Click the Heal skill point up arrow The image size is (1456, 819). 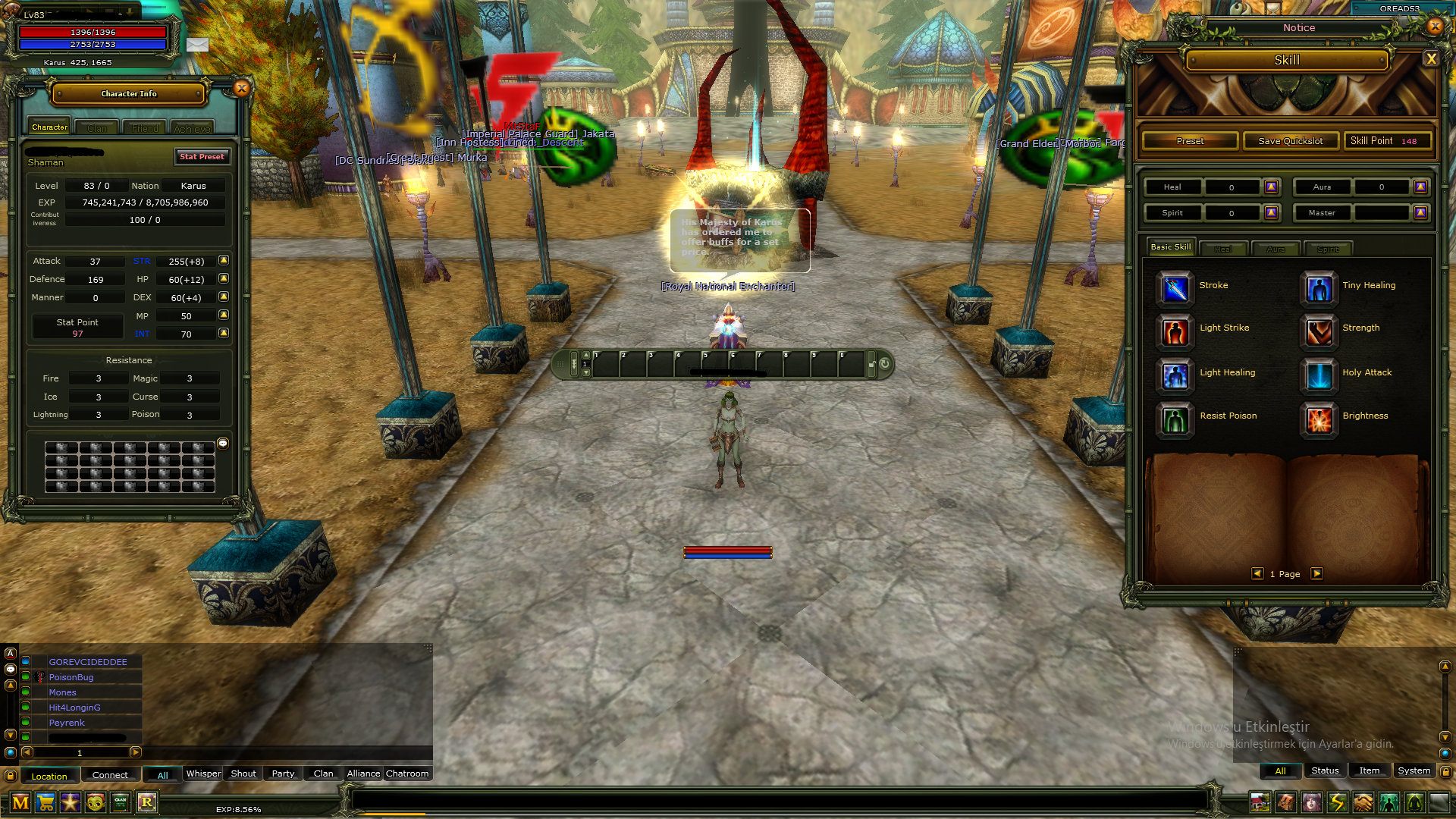pos(1272,187)
